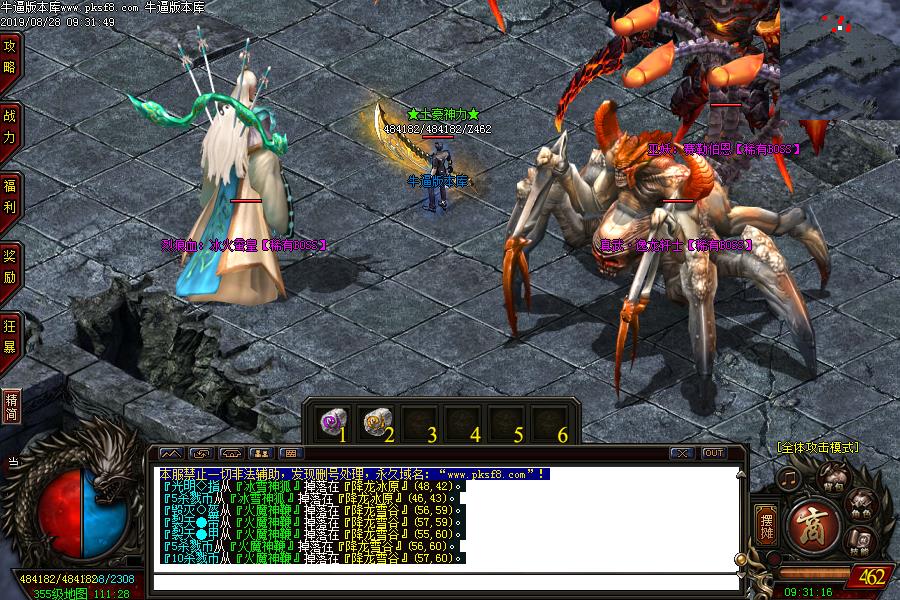Open the 攻略 guide tab
The width and height of the screenshot is (900, 600).
pyautogui.click(x=10, y=58)
